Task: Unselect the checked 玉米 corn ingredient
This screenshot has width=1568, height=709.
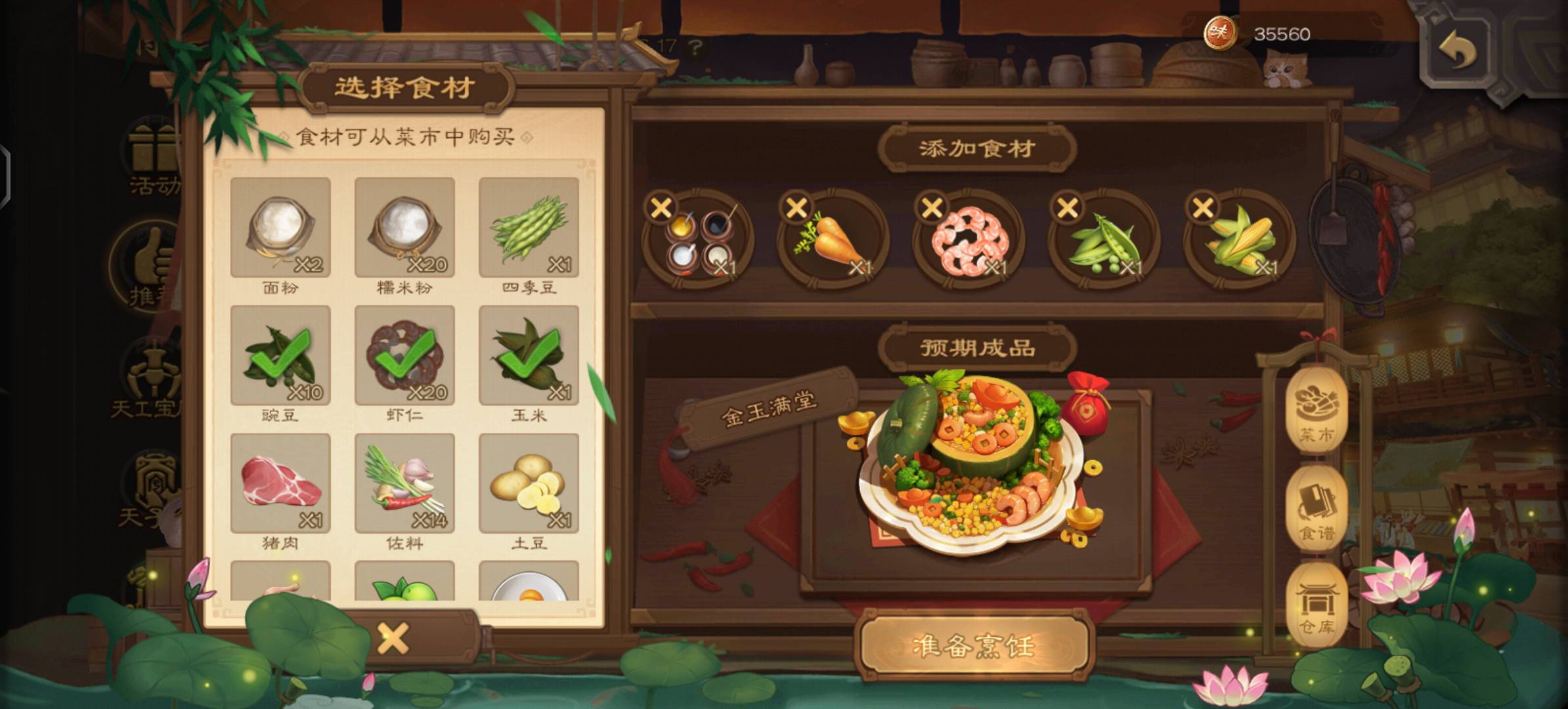Action: (529, 355)
